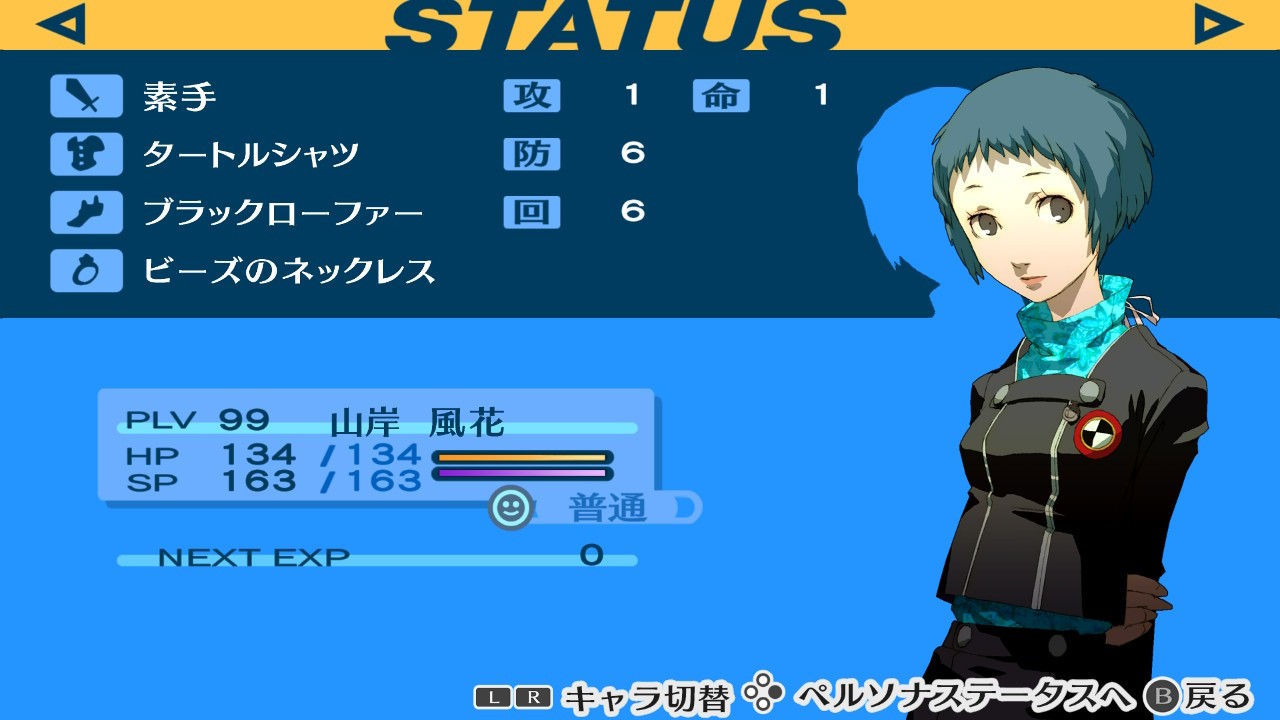Select the 回 evasion stat icon

pyautogui.click(x=532, y=212)
